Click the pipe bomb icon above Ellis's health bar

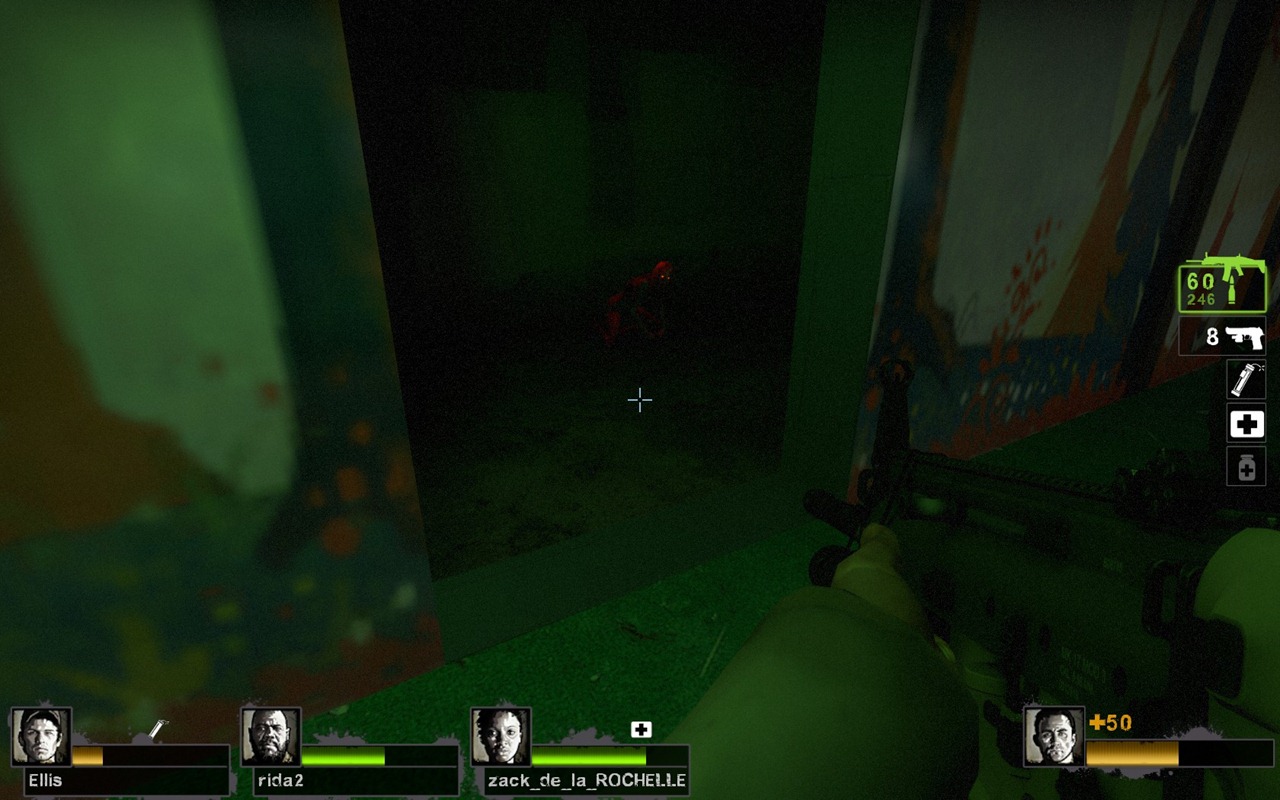[x=157, y=731]
